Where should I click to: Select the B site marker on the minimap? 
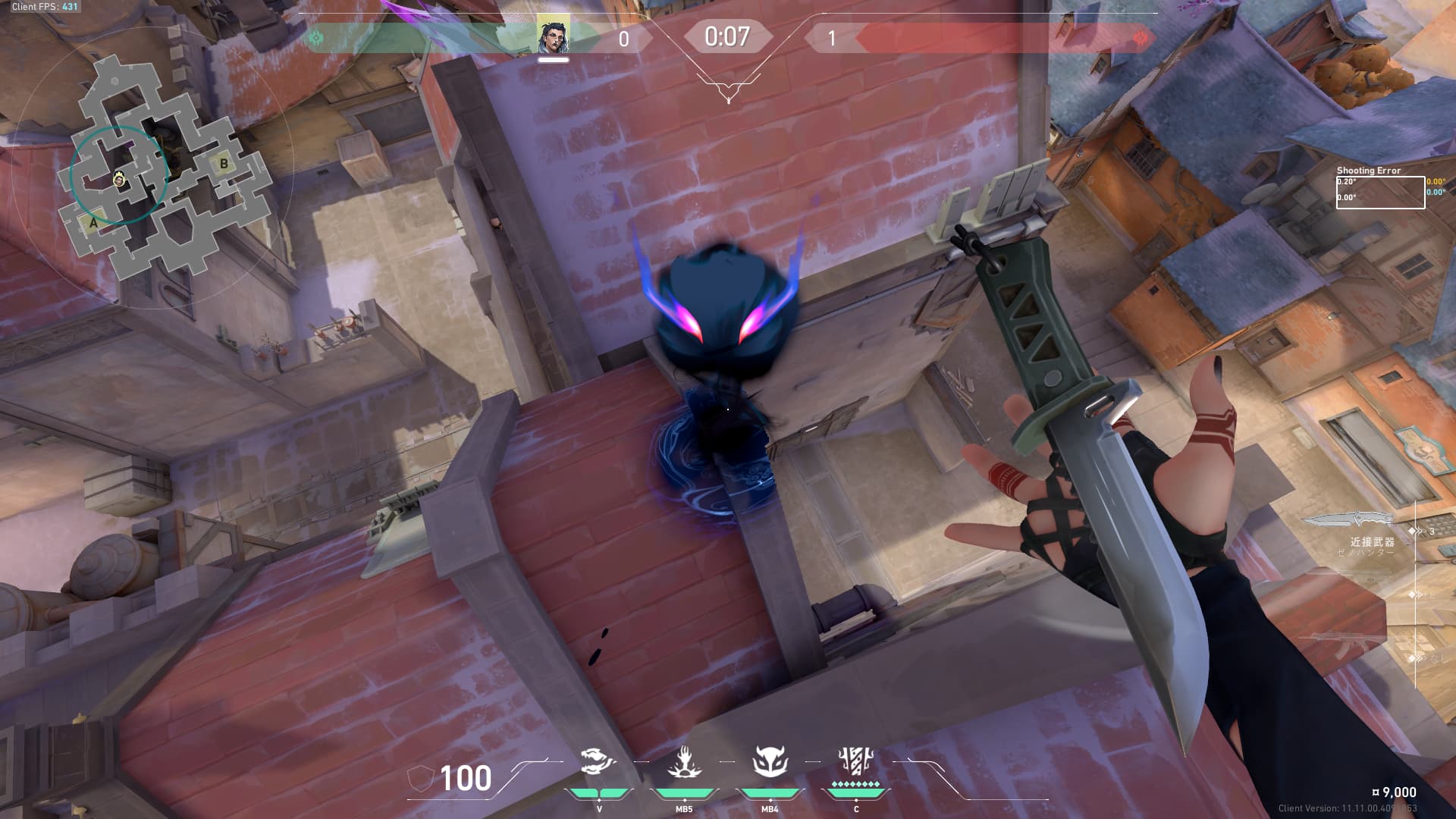click(224, 163)
